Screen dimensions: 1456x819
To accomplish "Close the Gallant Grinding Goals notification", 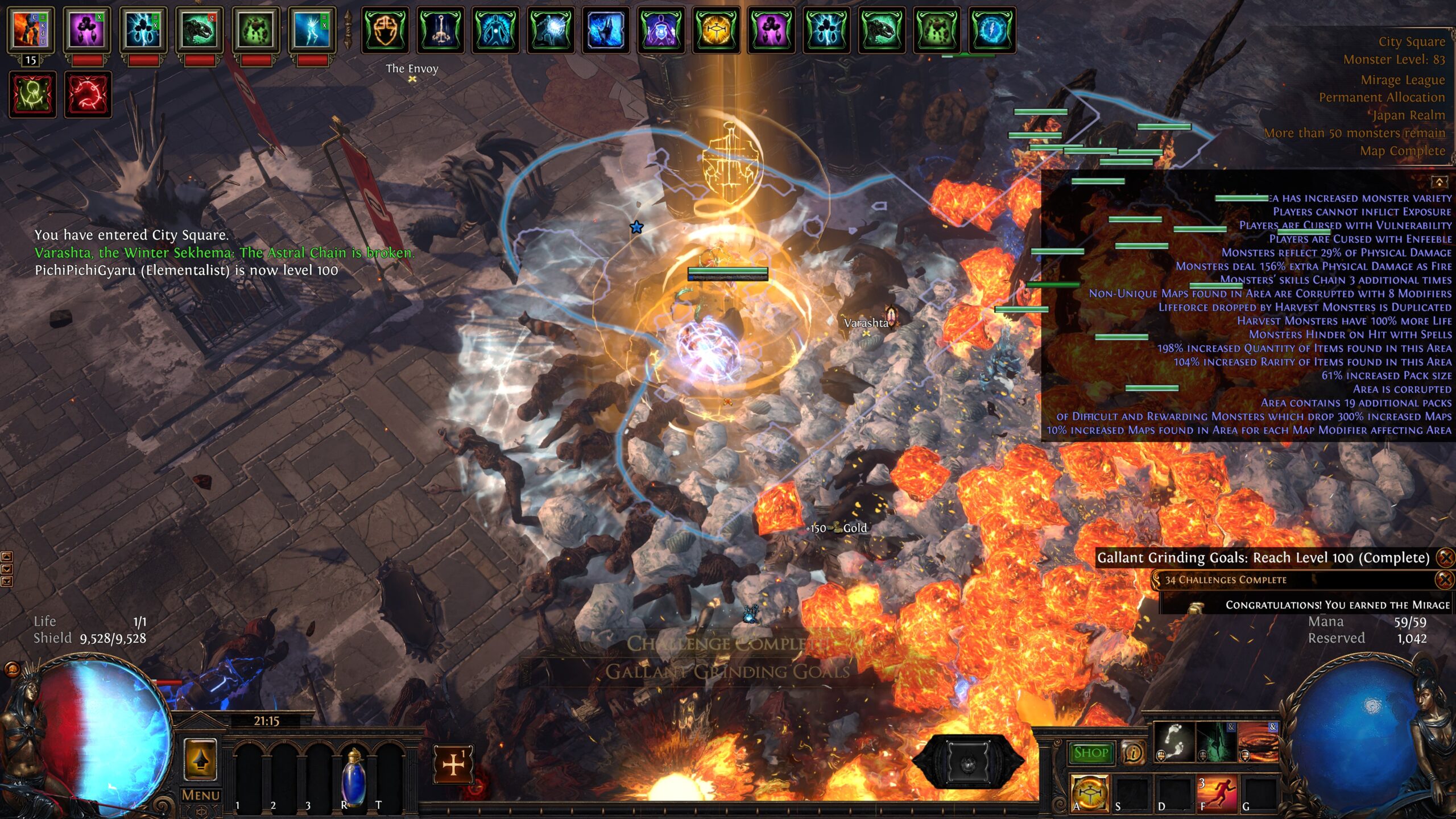I will tap(1445, 557).
